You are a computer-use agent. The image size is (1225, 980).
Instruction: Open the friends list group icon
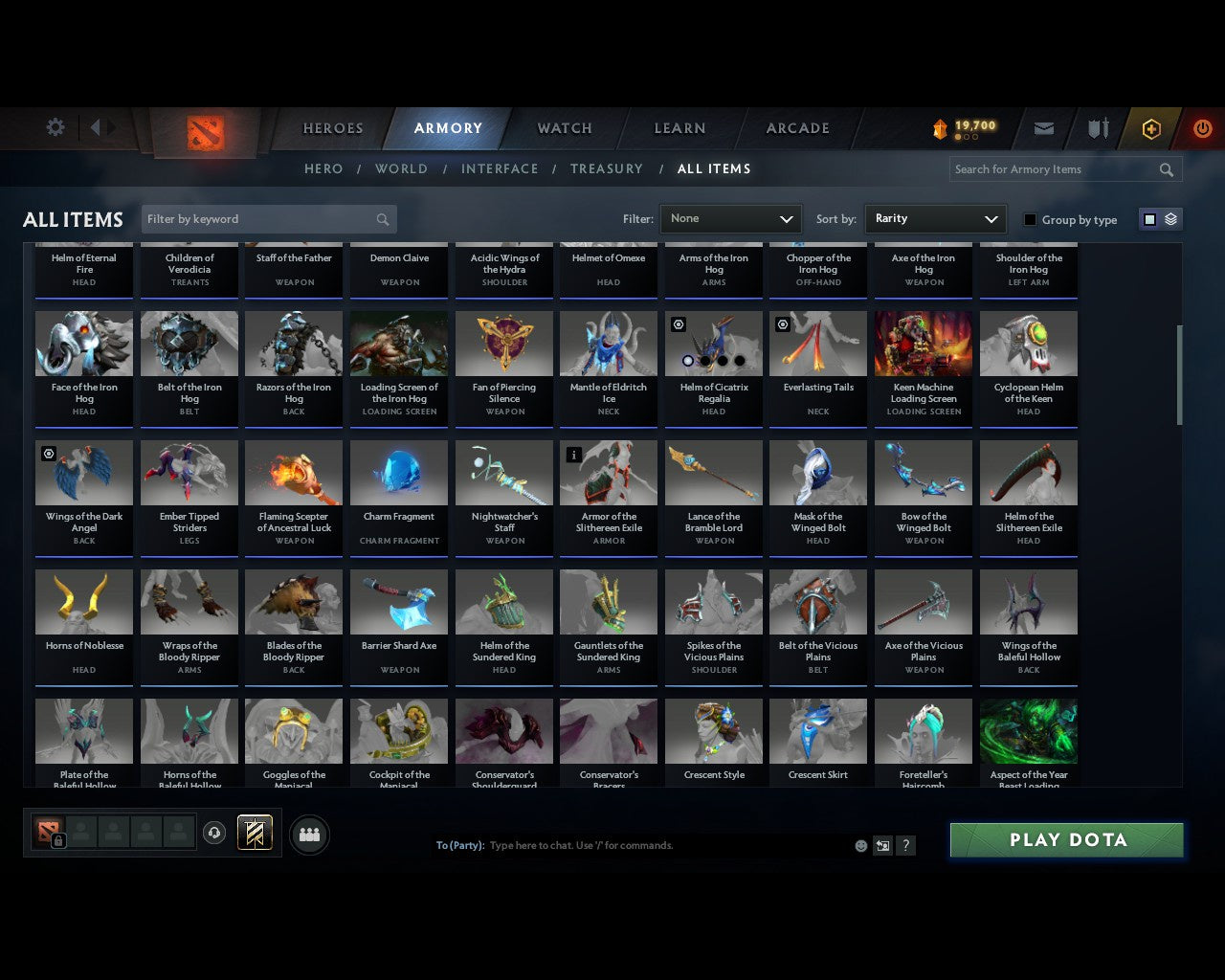[308, 835]
